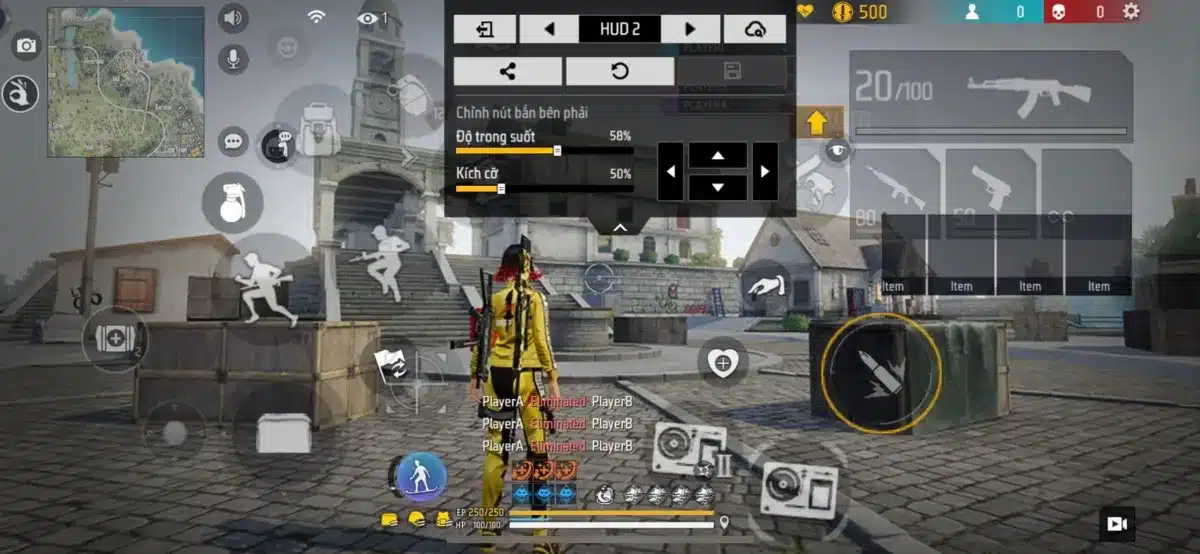This screenshot has width=1200, height=554.
Task: Open the chat bubble button
Action: pyautogui.click(x=233, y=141)
